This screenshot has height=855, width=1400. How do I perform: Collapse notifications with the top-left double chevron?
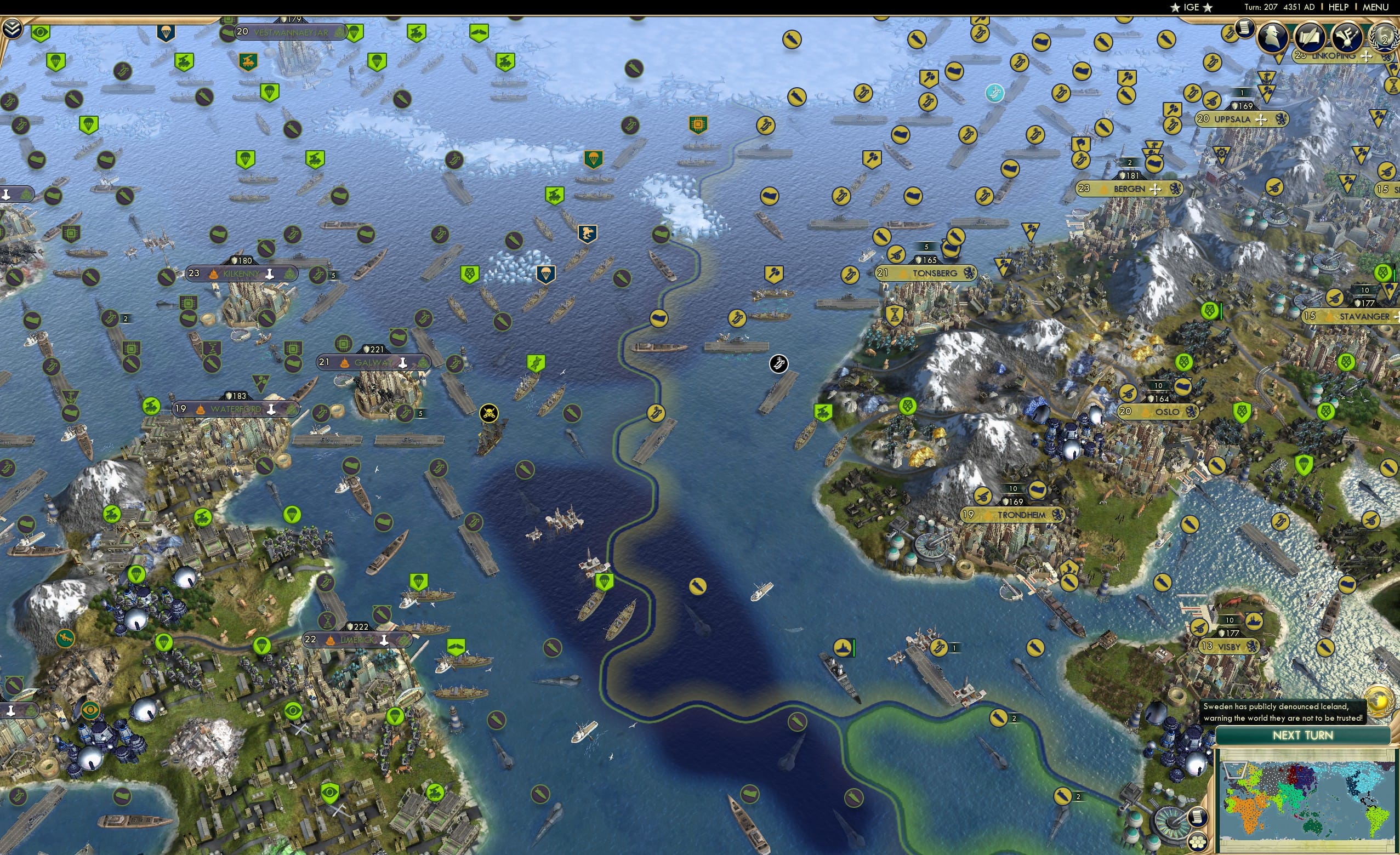[13, 27]
